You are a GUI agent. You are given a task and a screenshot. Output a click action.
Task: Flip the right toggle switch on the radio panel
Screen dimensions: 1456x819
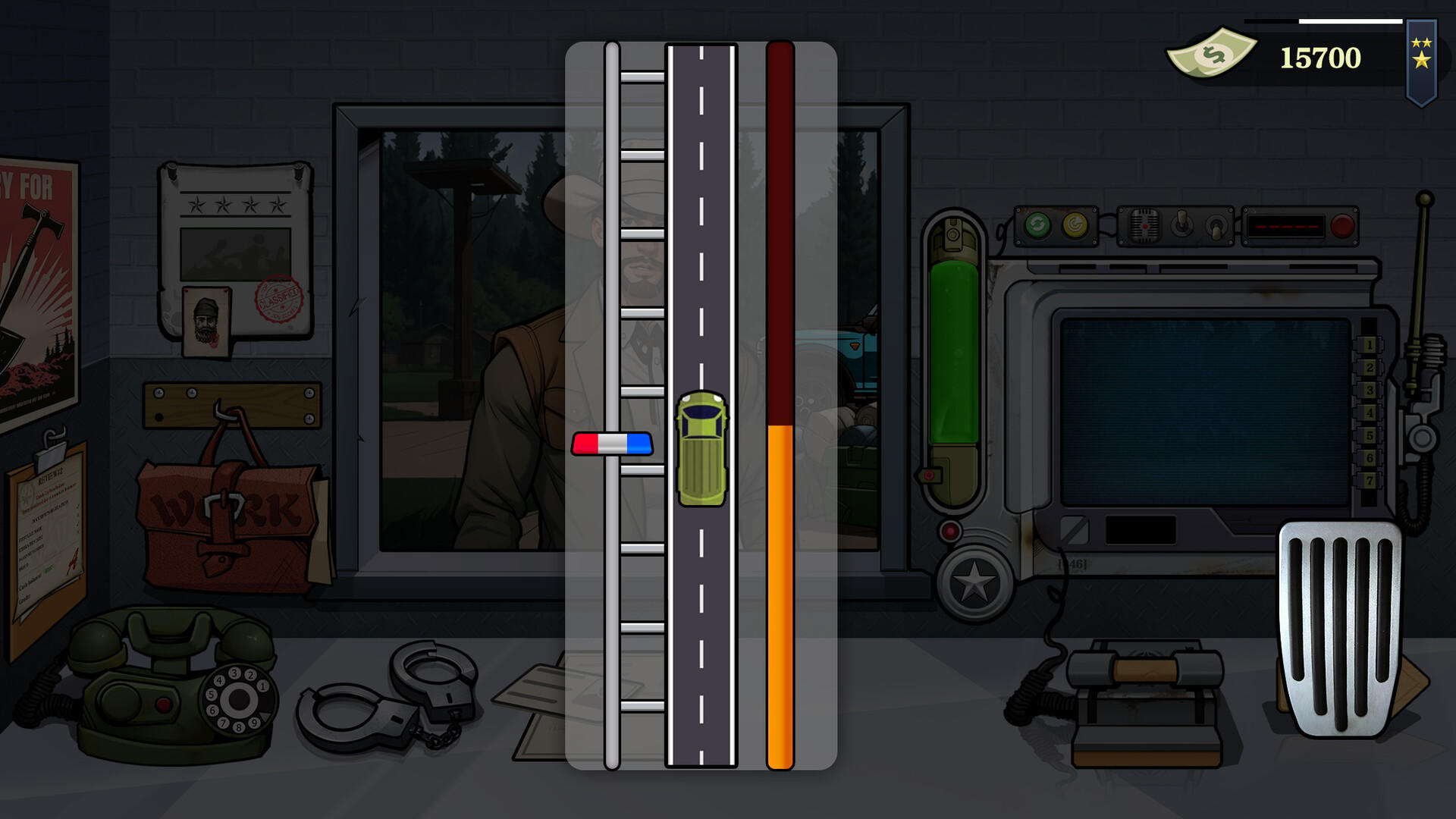pos(1215,227)
